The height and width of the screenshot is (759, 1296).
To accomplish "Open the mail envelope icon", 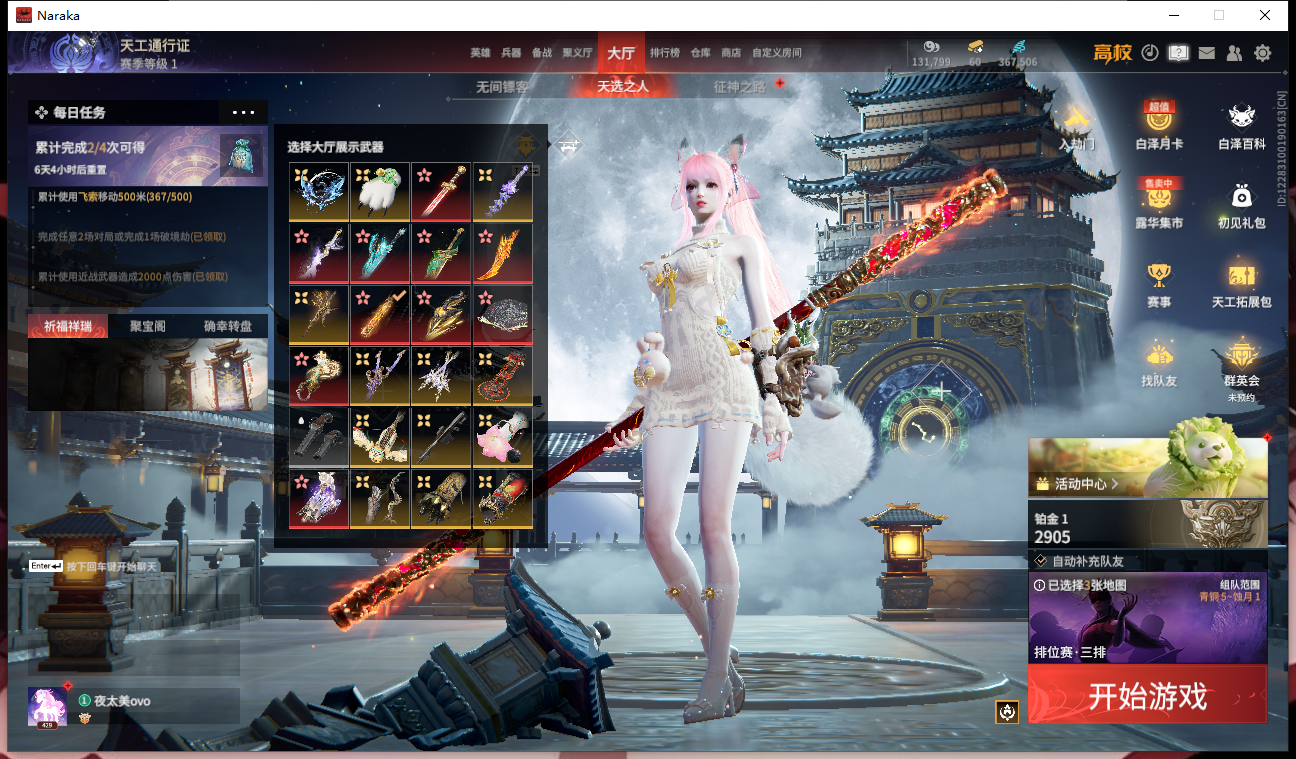I will pyautogui.click(x=1207, y=53).
